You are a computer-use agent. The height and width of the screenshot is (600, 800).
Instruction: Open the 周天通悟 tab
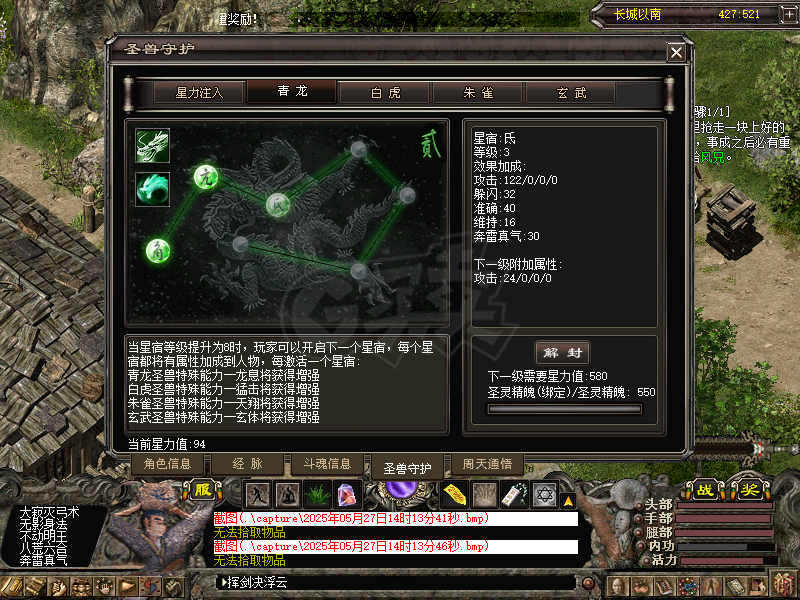(x=487, y=464)
